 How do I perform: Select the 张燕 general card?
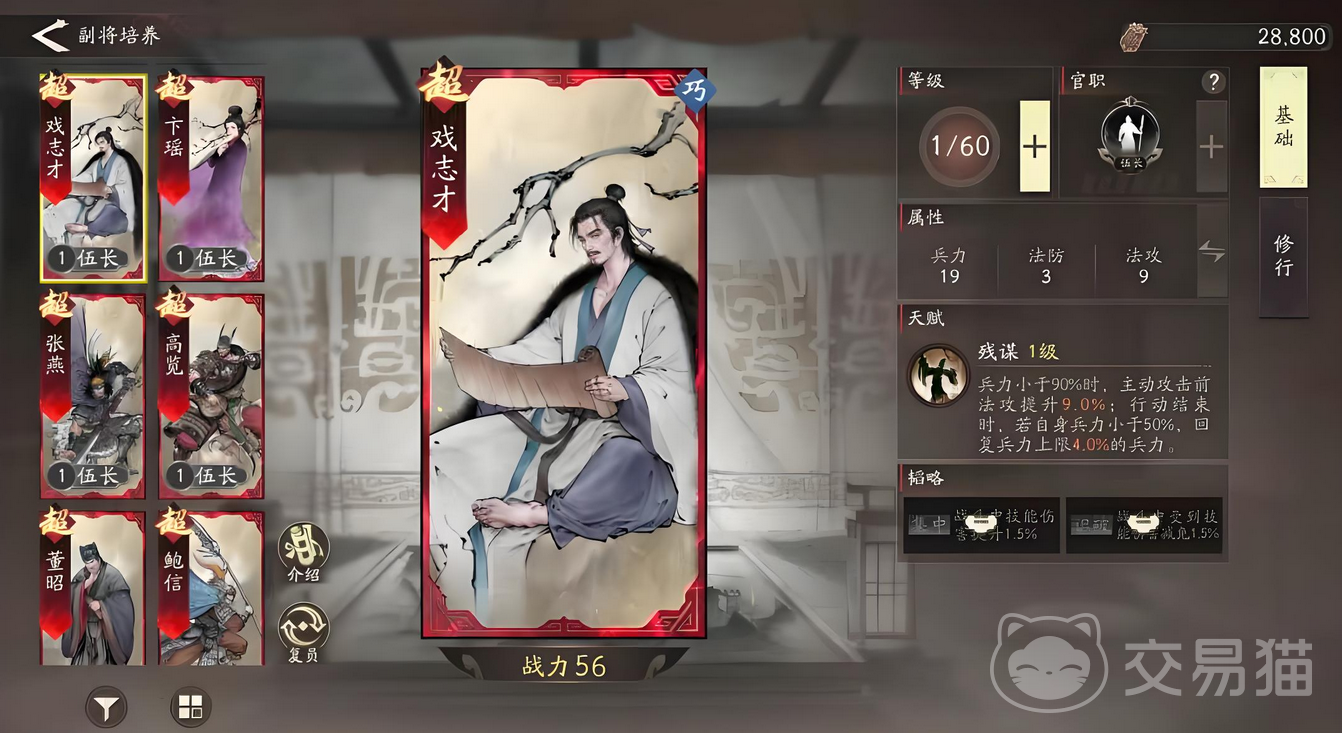pyautogui.click(x=93, y=395)
